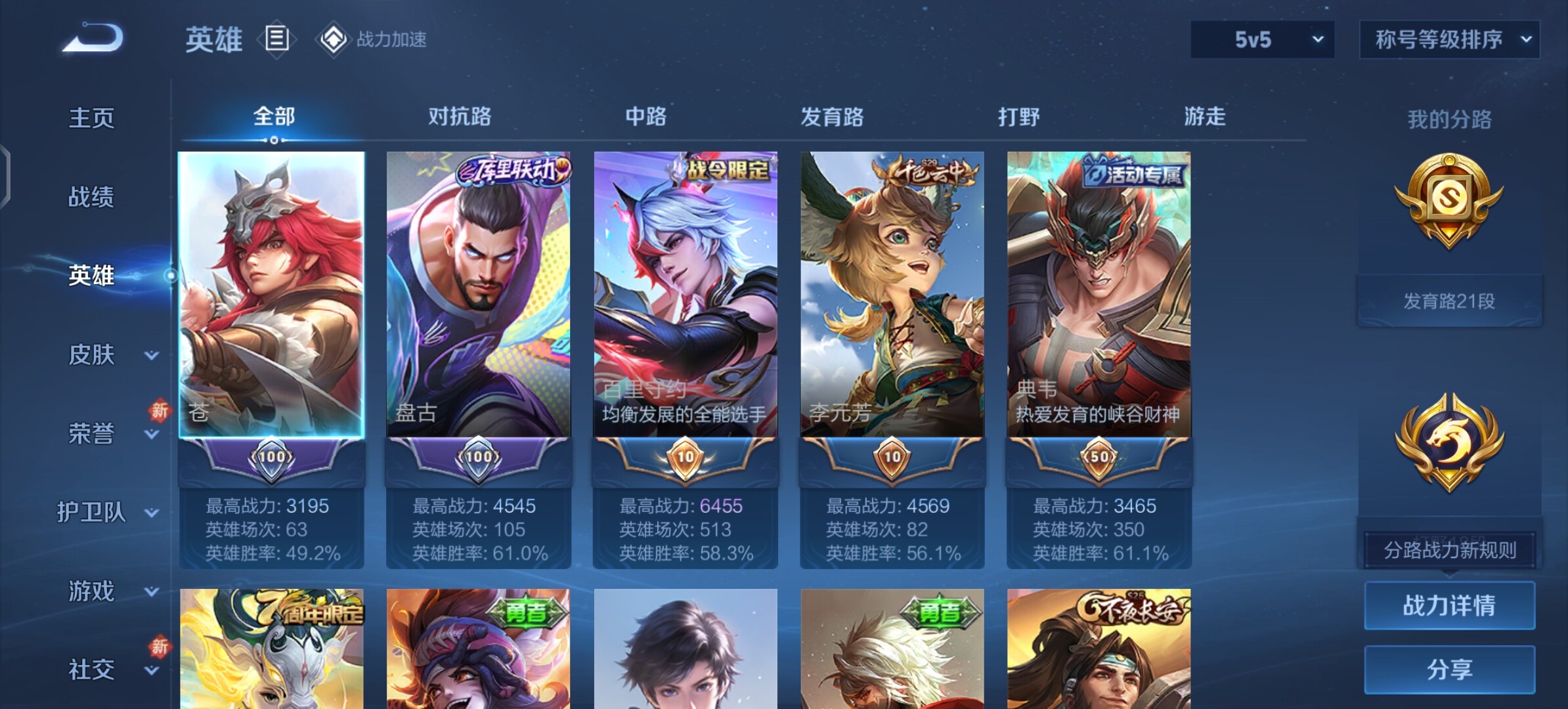1568x709 pixels.
Task: Open the 5v5 mode dropdown
Action: tap(1262, 39)
